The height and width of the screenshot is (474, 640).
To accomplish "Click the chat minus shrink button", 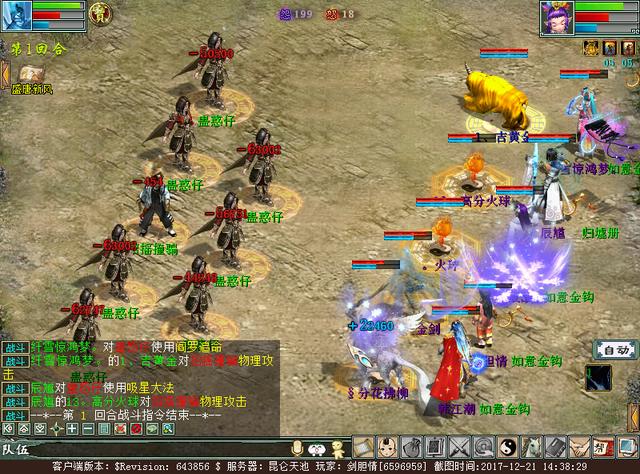I will point(89,429).
